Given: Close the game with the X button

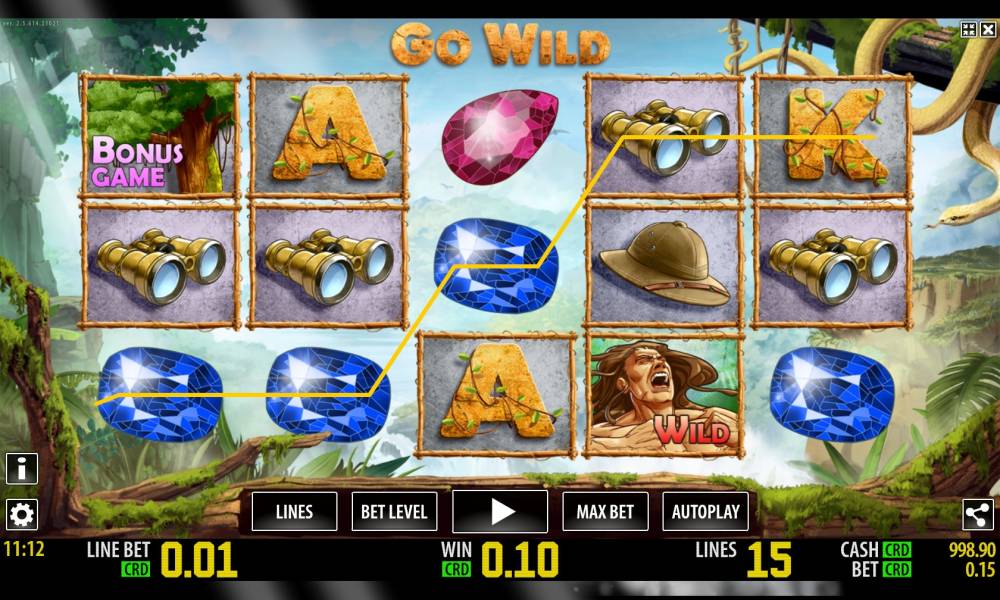Looking at the screenshot, I should [x=987, y=30].
